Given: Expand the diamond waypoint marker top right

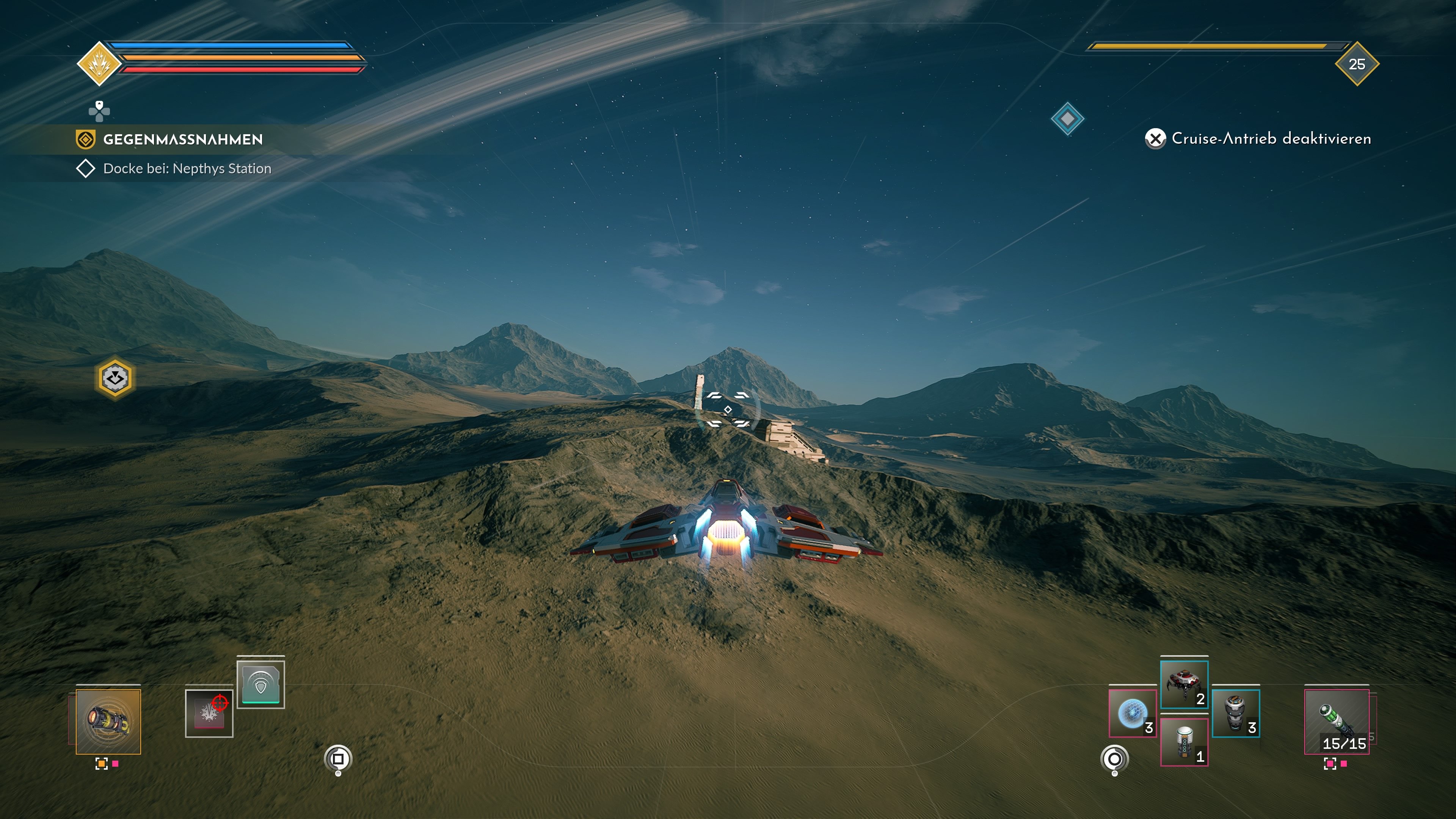Looking at the screenshot, I should (x=1068, y=119).
